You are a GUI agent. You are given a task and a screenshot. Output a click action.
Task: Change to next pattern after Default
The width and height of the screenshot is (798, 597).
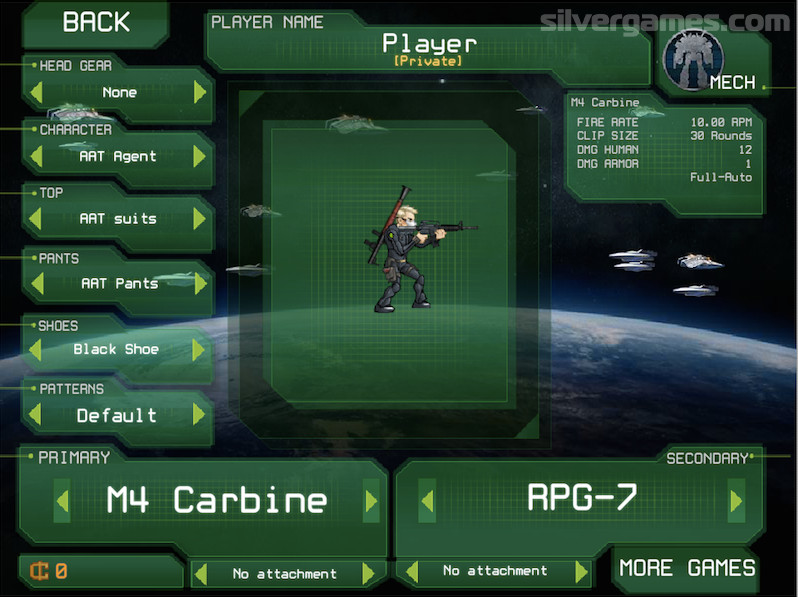[200, 415]
